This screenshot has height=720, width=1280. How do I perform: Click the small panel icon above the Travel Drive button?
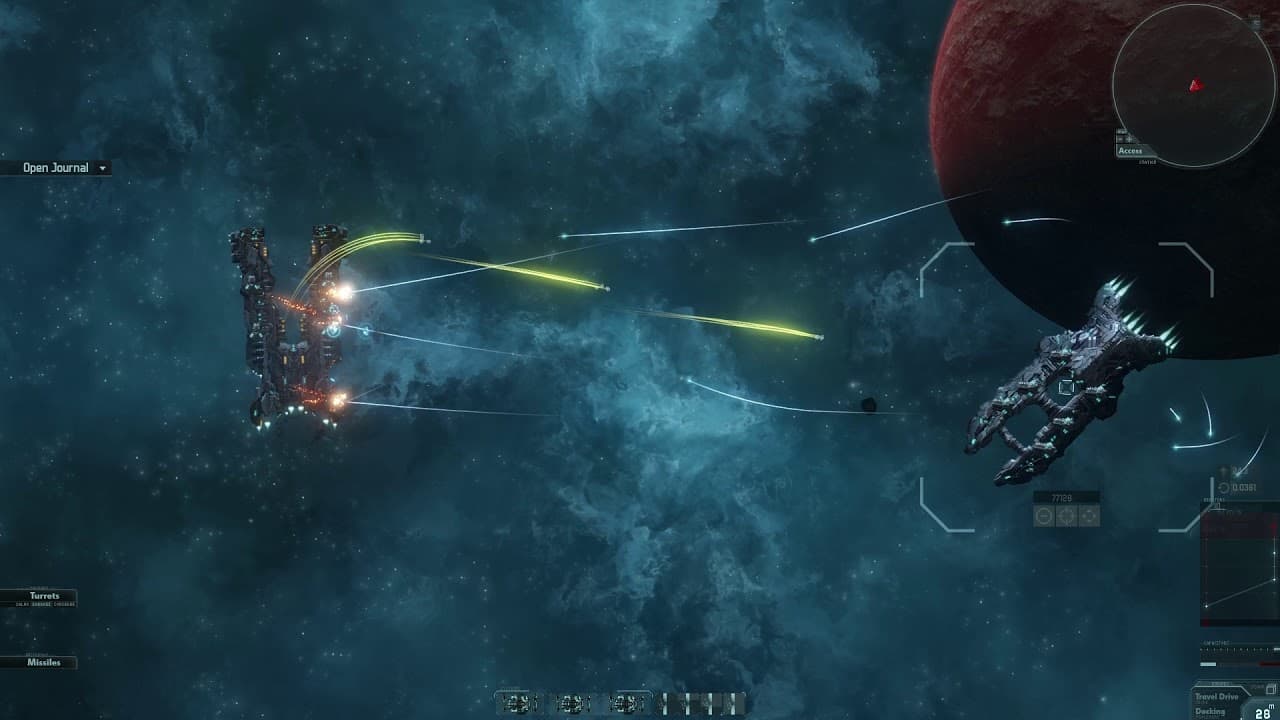(x=1271, y=689)
